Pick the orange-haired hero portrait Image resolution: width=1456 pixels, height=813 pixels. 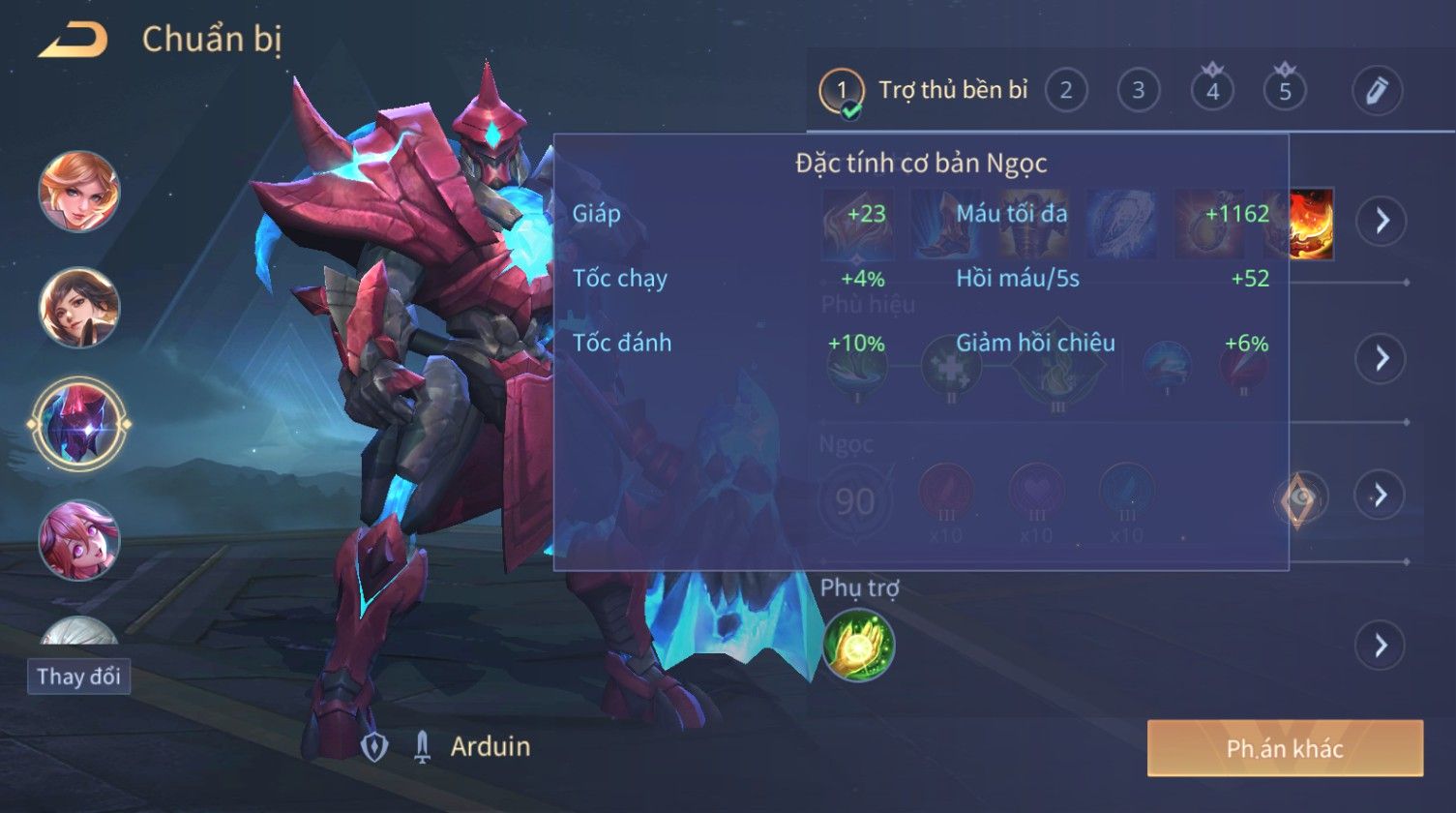tap(79, 191)
